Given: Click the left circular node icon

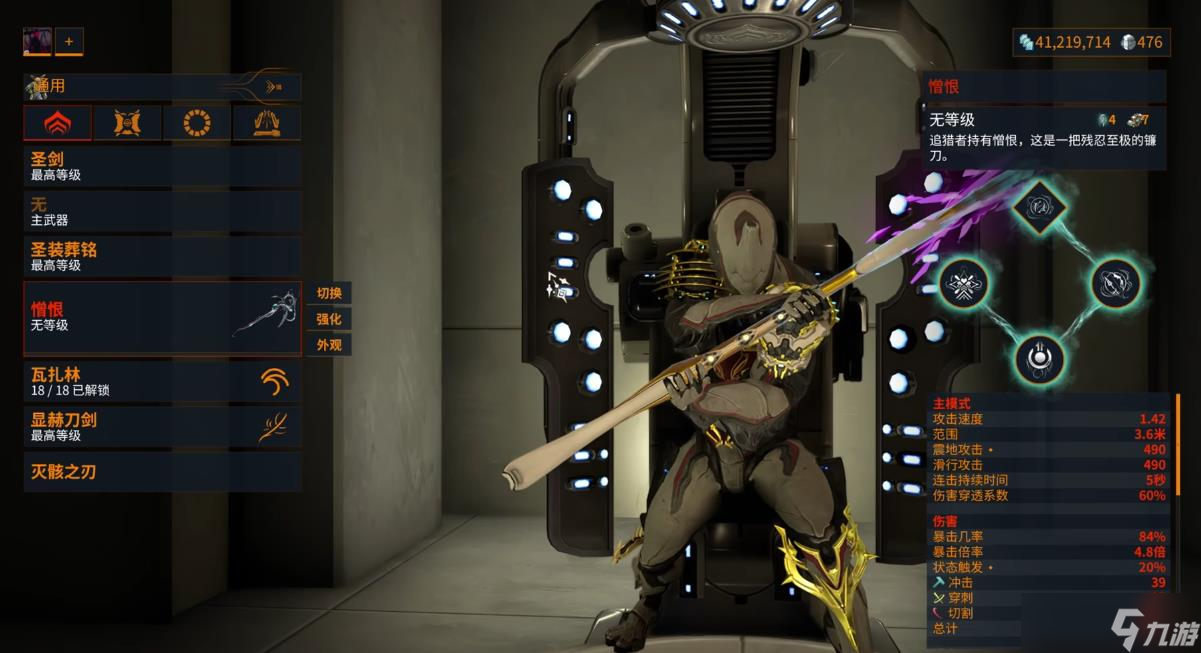Looking at the screenshot, I should [x=964, y=283].
